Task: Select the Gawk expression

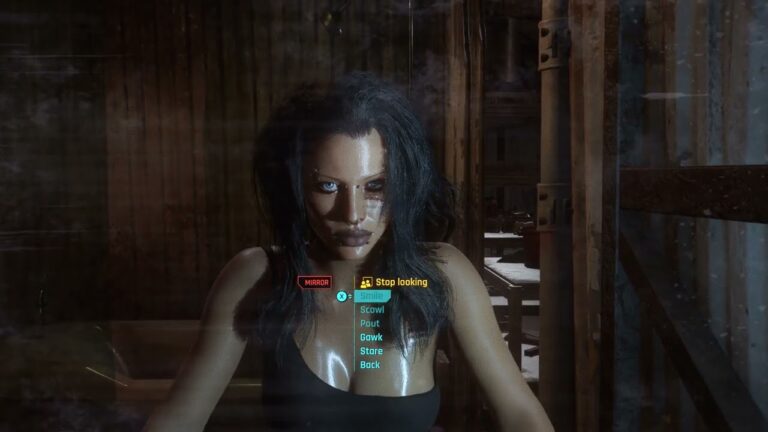Action: pos(372,338)
